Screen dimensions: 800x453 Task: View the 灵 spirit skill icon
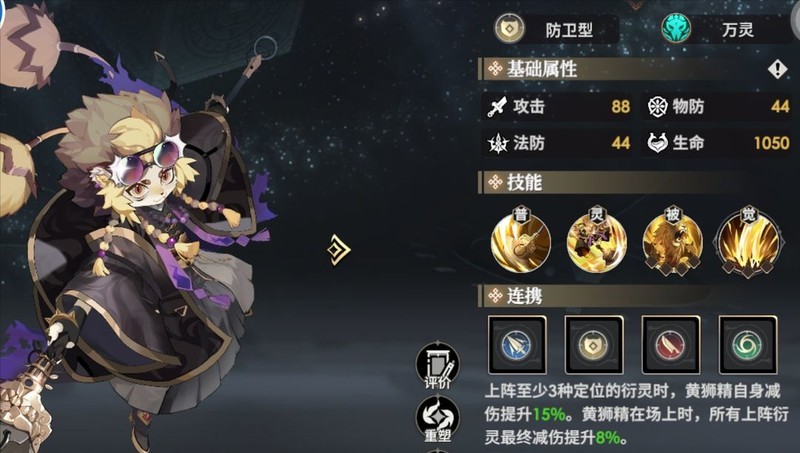click(x=596, y=240)
